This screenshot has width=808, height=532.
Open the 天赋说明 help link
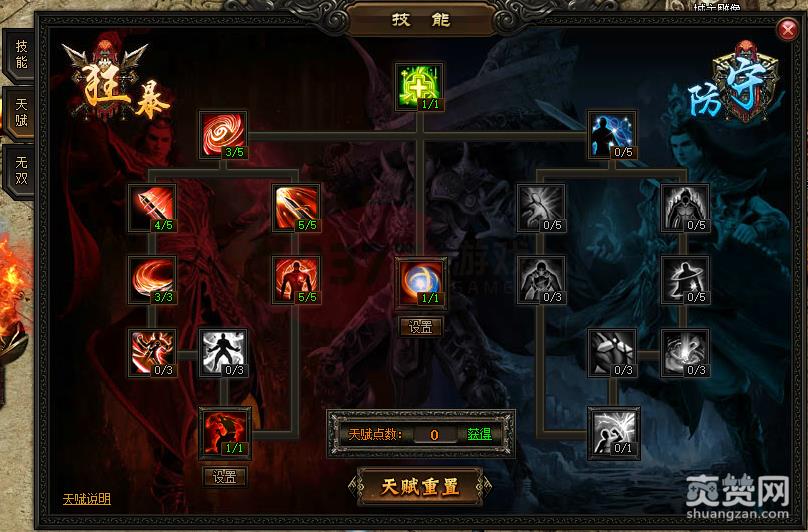(86, 499)
